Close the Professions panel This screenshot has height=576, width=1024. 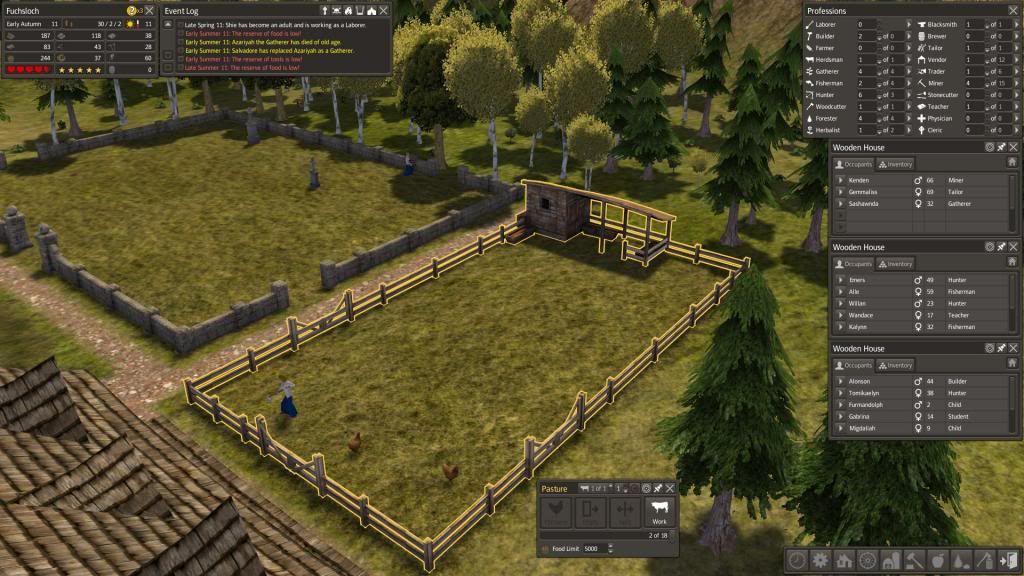click(1012, 11)
